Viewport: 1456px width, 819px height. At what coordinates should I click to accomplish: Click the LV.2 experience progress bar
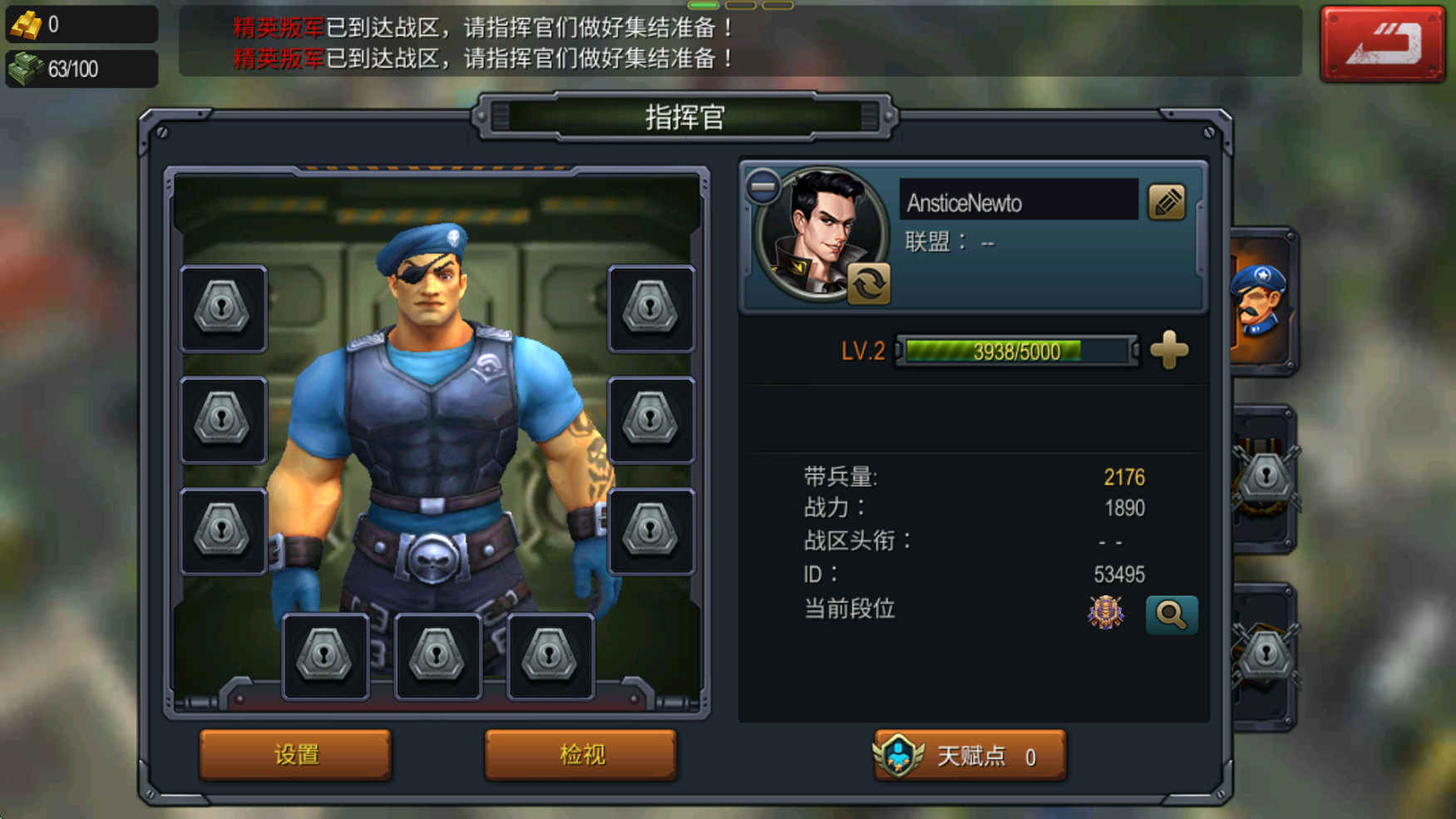(x=1014, y=351)
